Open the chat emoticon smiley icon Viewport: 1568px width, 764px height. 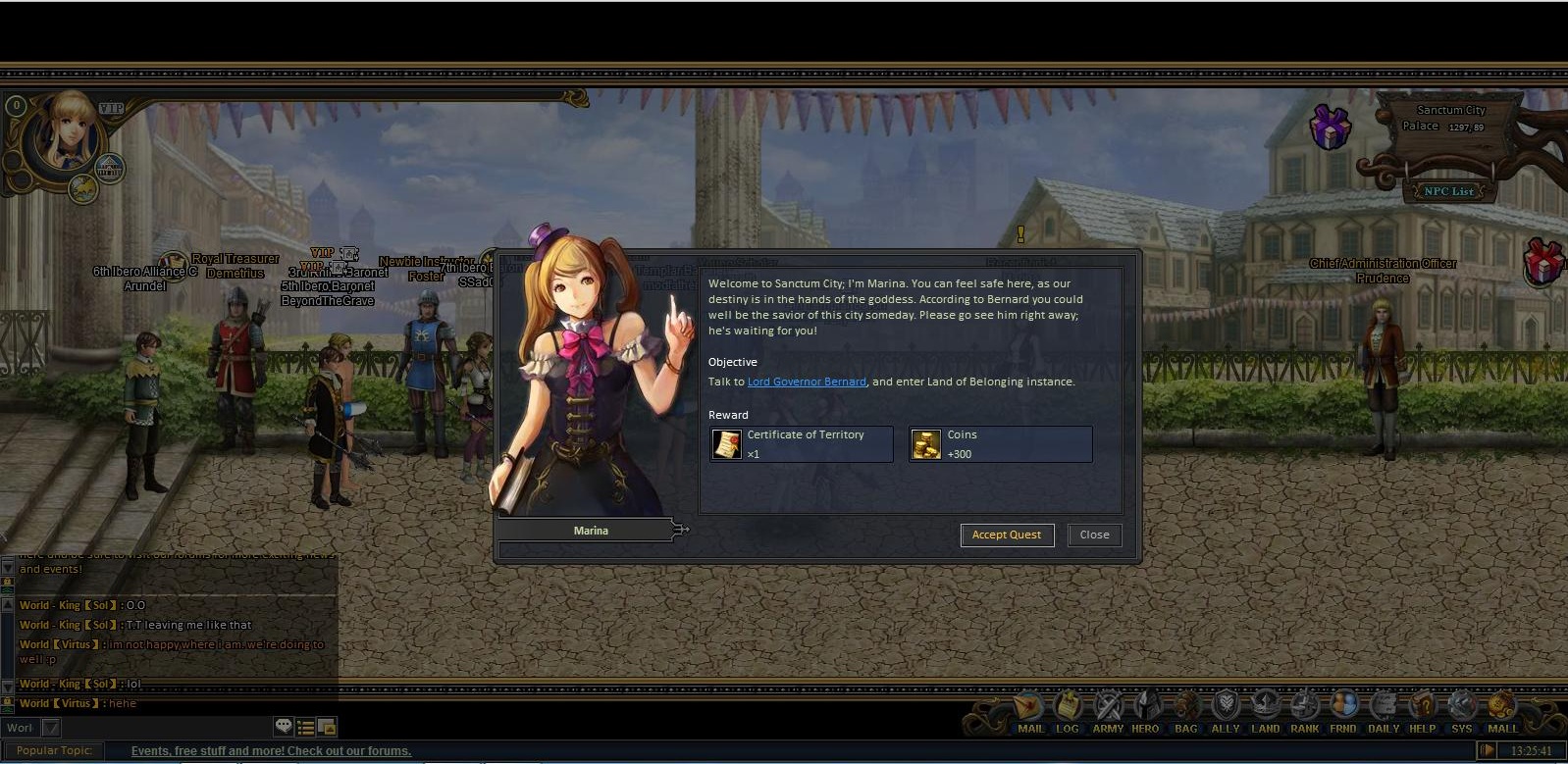pyautogui.click(x=285, y=728)
